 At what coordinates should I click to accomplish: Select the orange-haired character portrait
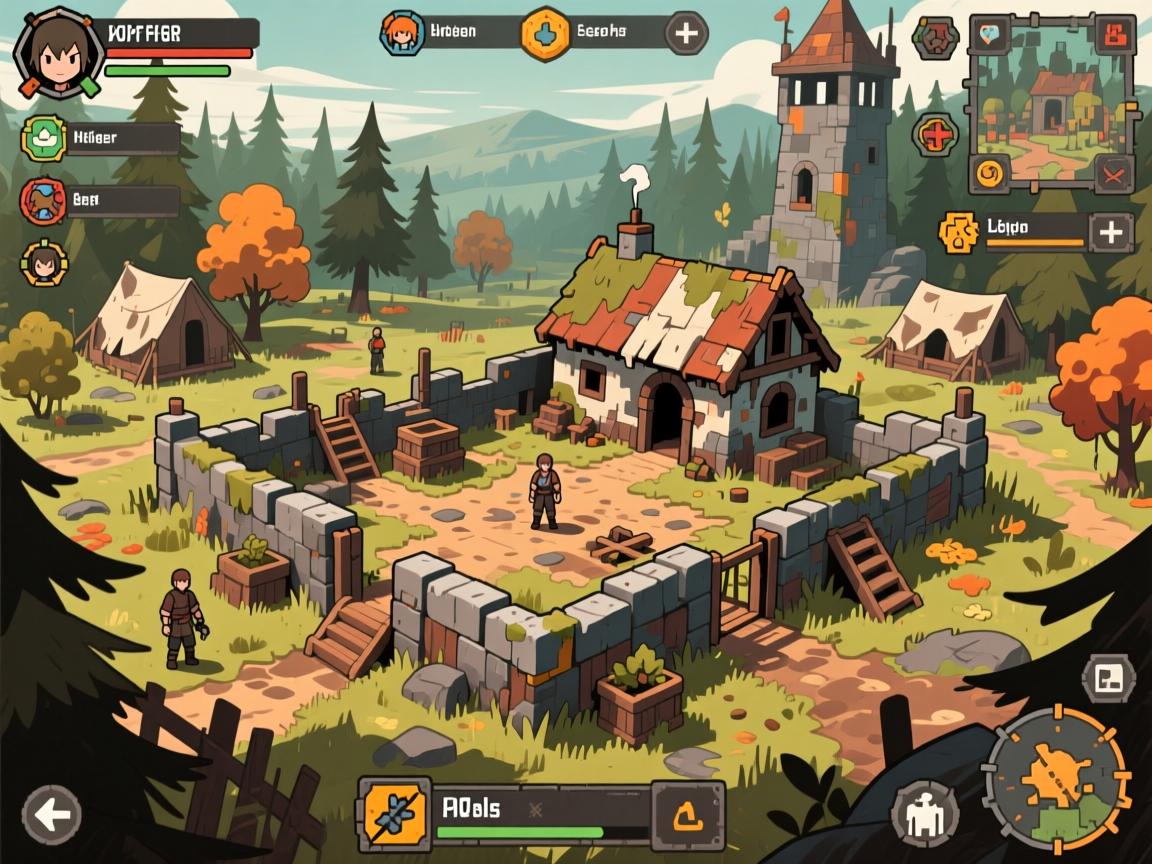[x=403, y=32]
